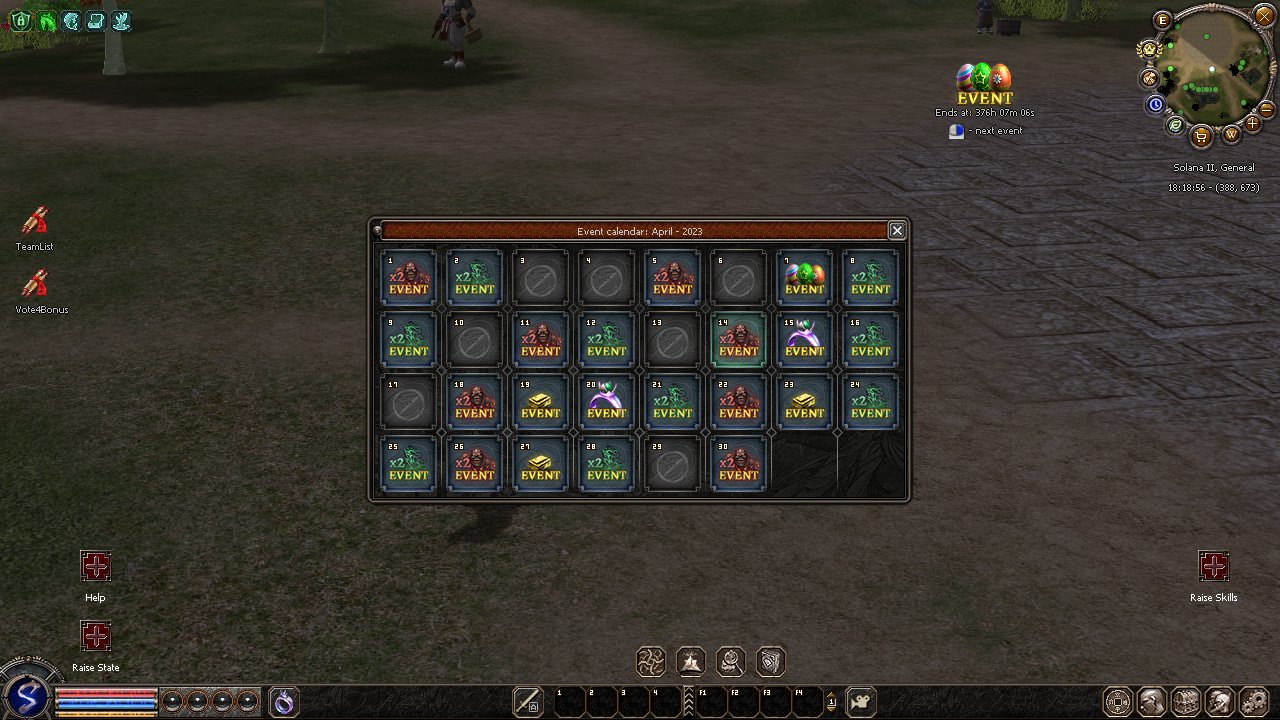Select the day 1 x2 event tile
This screenshot has height=720, width=1280.
[408, 277]
